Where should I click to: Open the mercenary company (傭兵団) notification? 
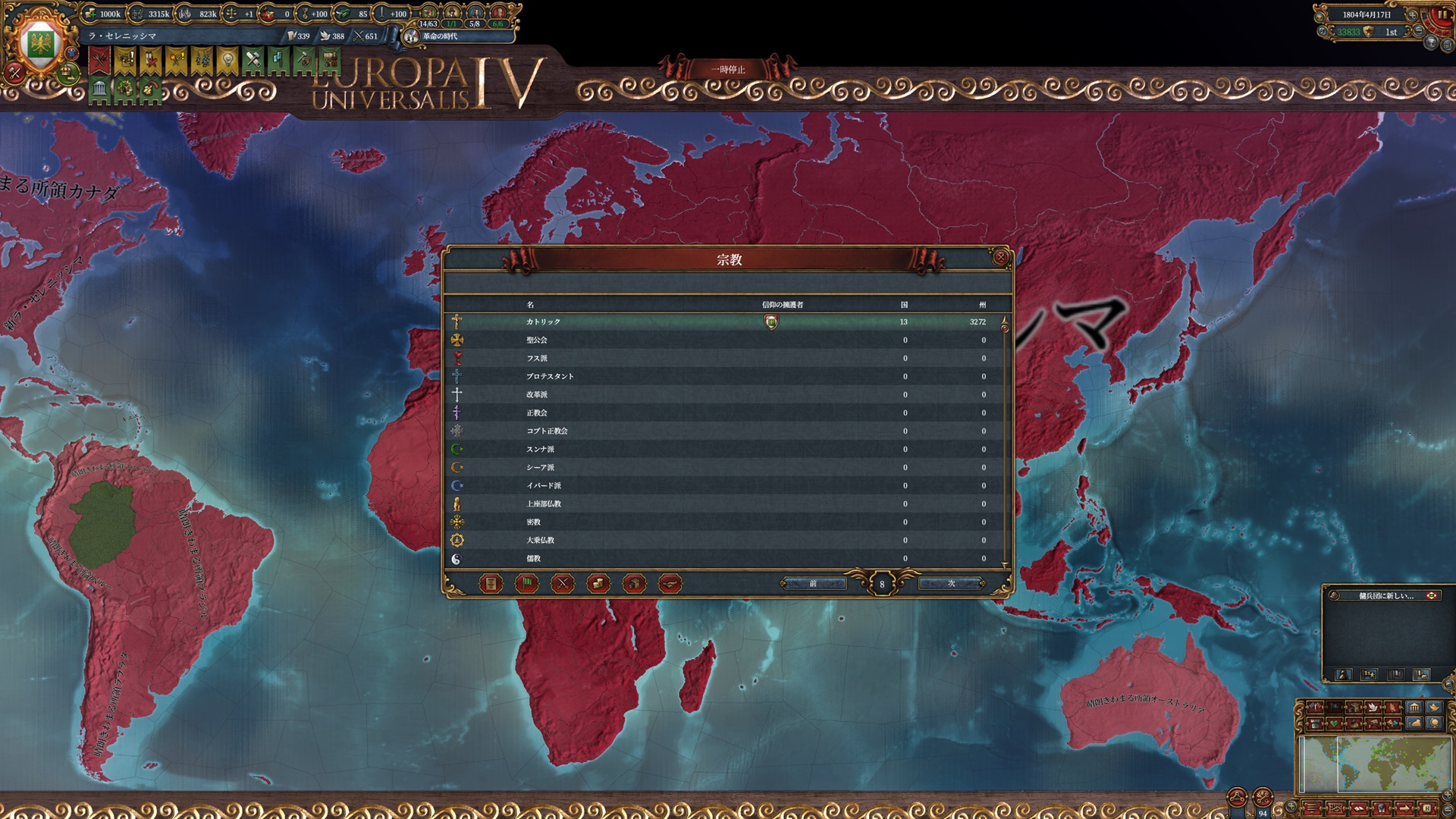tap(1385, 595)
